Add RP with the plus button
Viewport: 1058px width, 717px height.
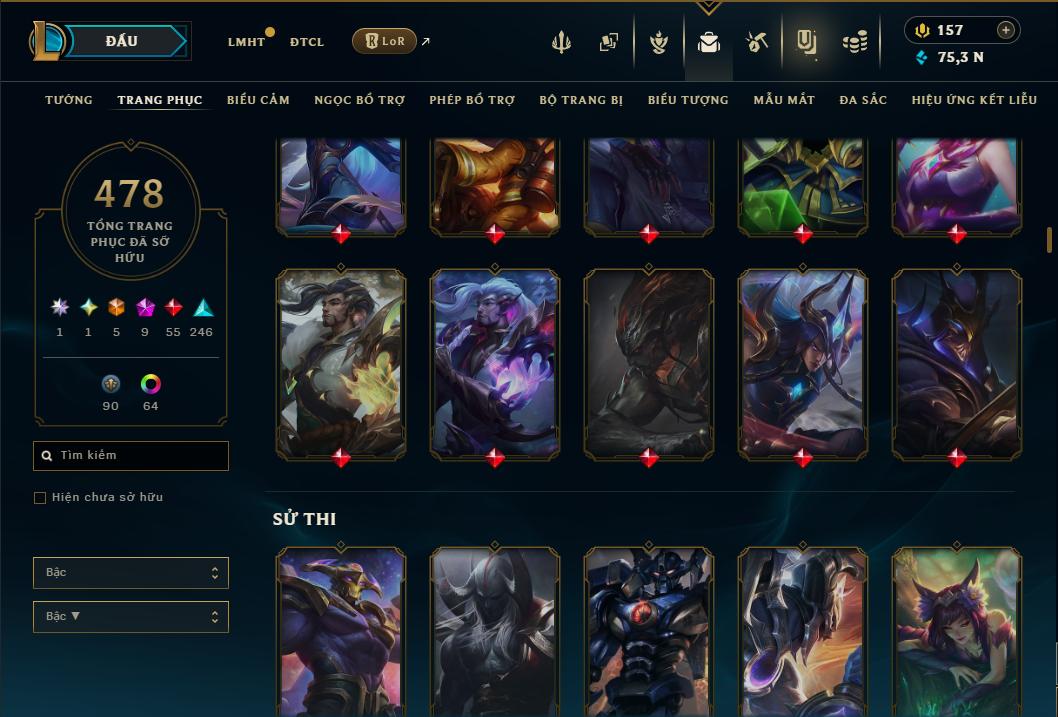[x=1005, y=30]
